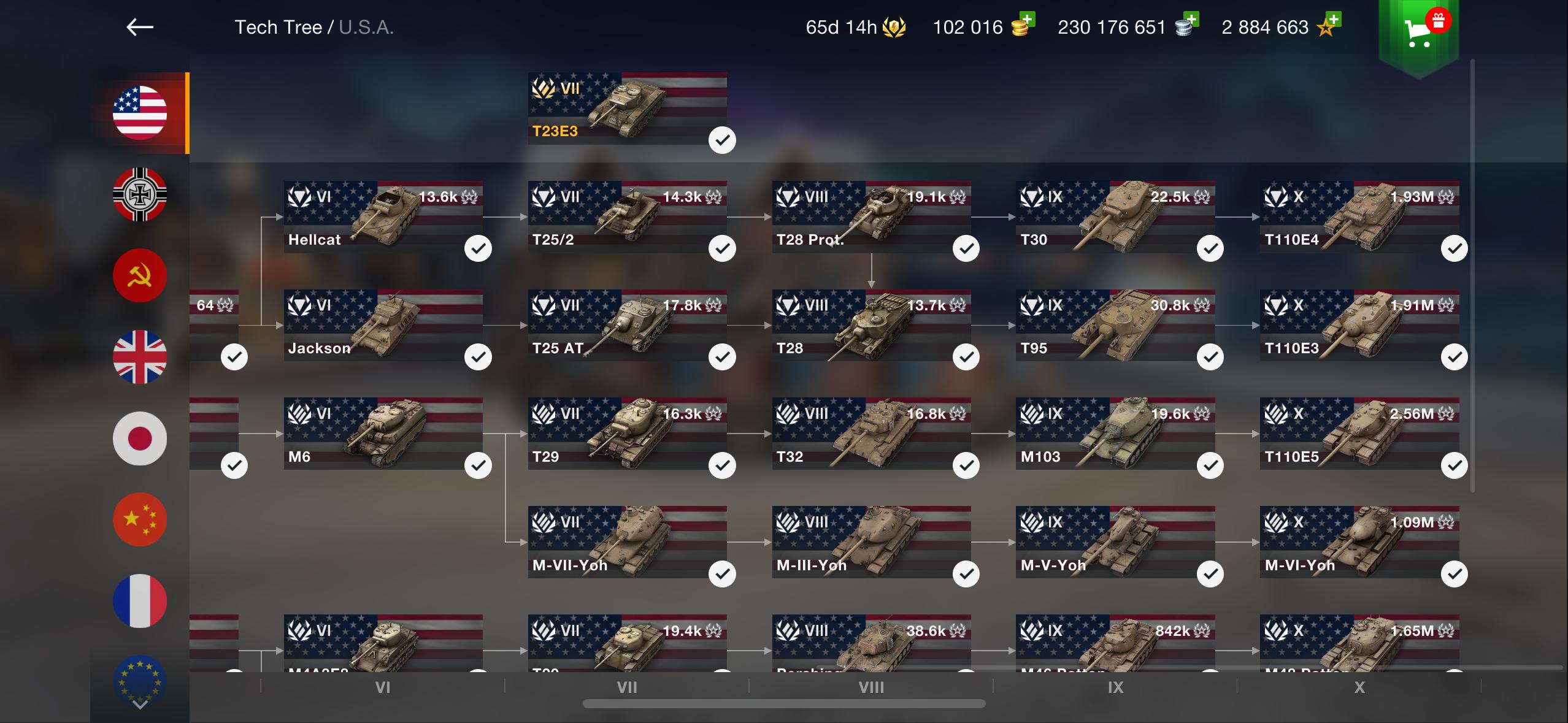Select the Germany nation flag
Screen dimensions: 1568x723
point(140,194)
